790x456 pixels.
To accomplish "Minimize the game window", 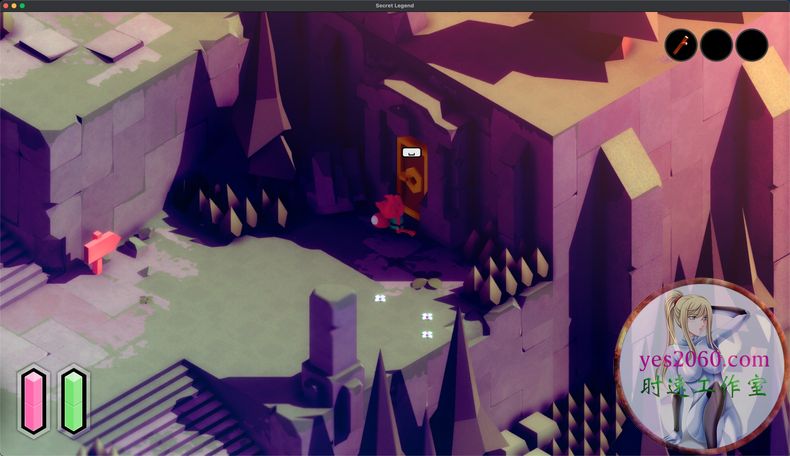I will coord(13,6).
